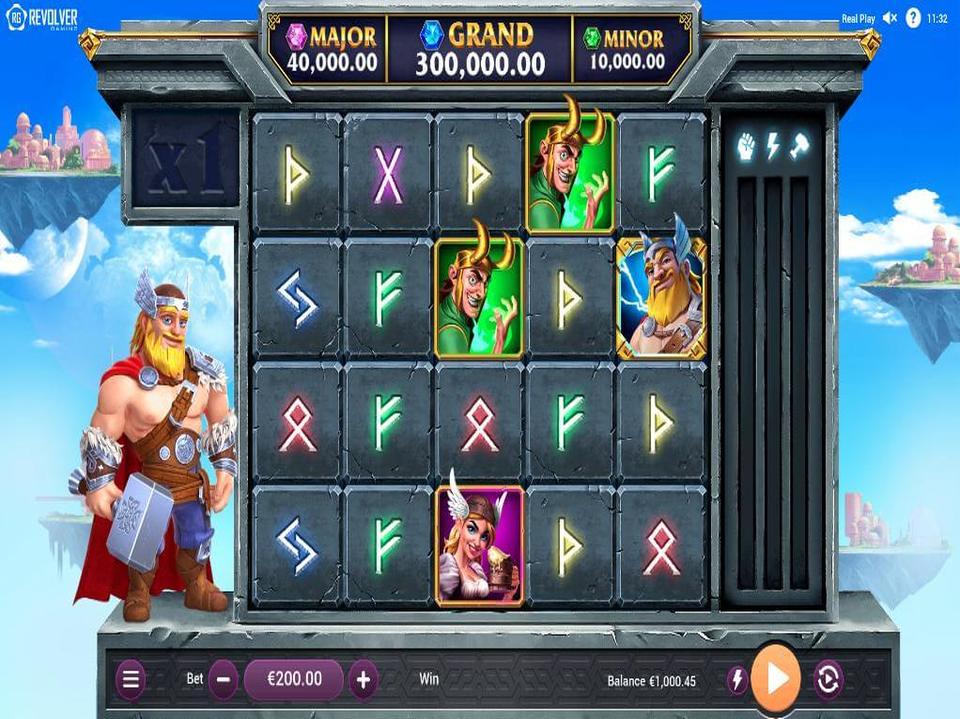Decrease the bet with the minus button
The height and width of the screenshot is (719, 960).
coord(224,680)
